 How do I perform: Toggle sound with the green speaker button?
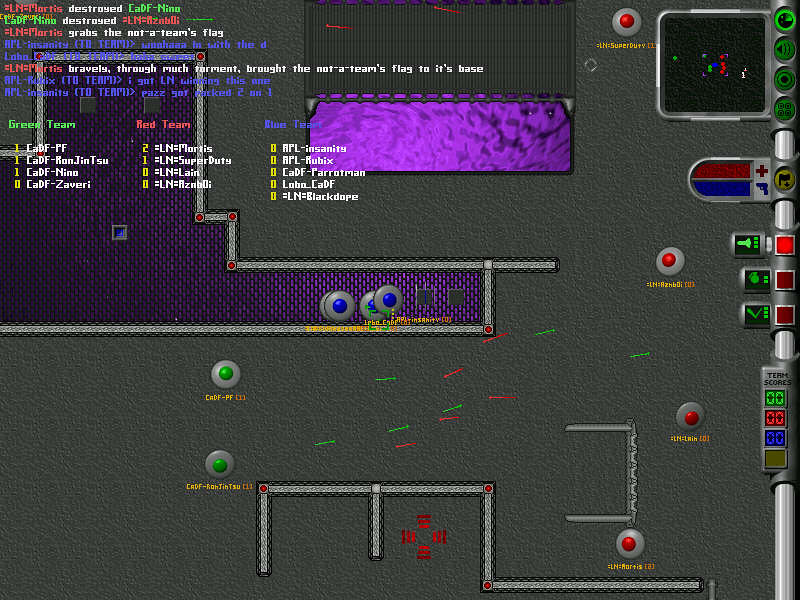pos(785,50)
